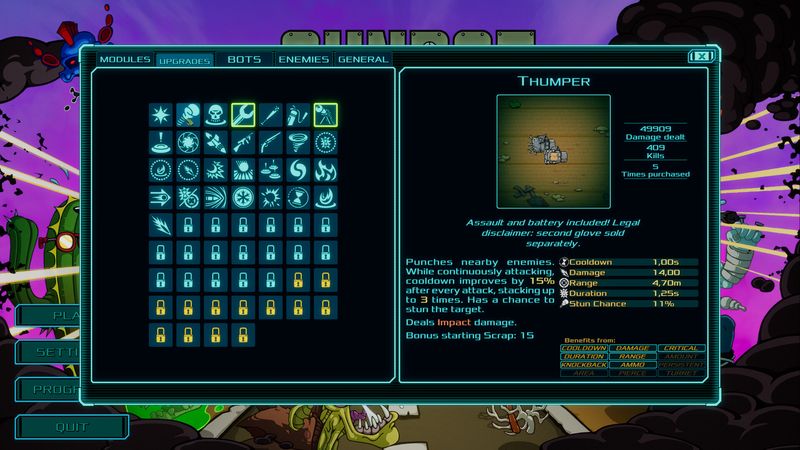Pick the shotgun icon
This screenshot has width=800, height=450.
tap(270, 142)
